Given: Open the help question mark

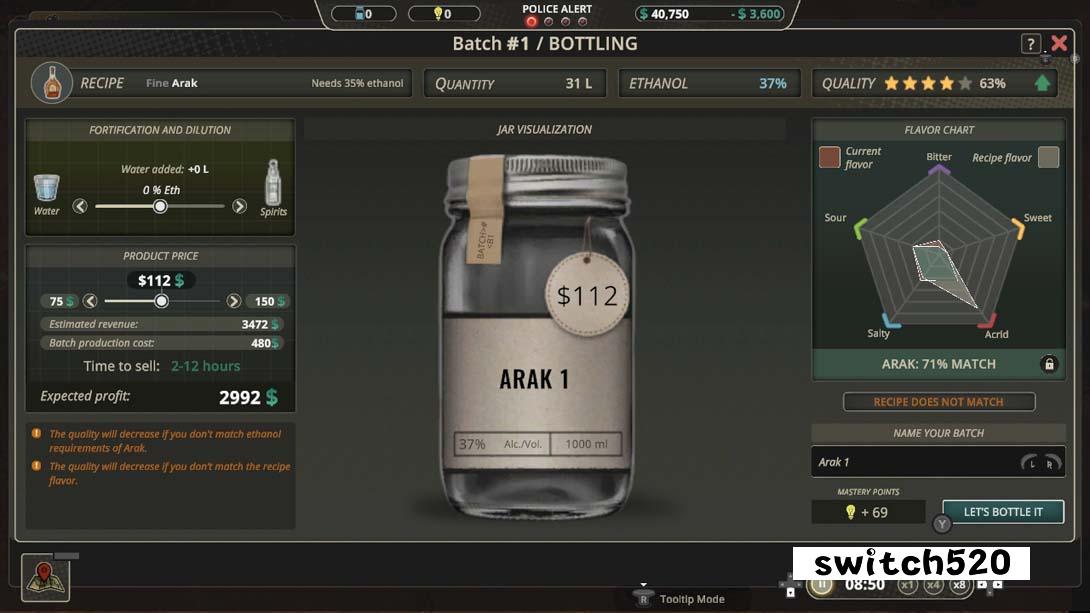Looking at the screenshot, I should [1030, 44].
